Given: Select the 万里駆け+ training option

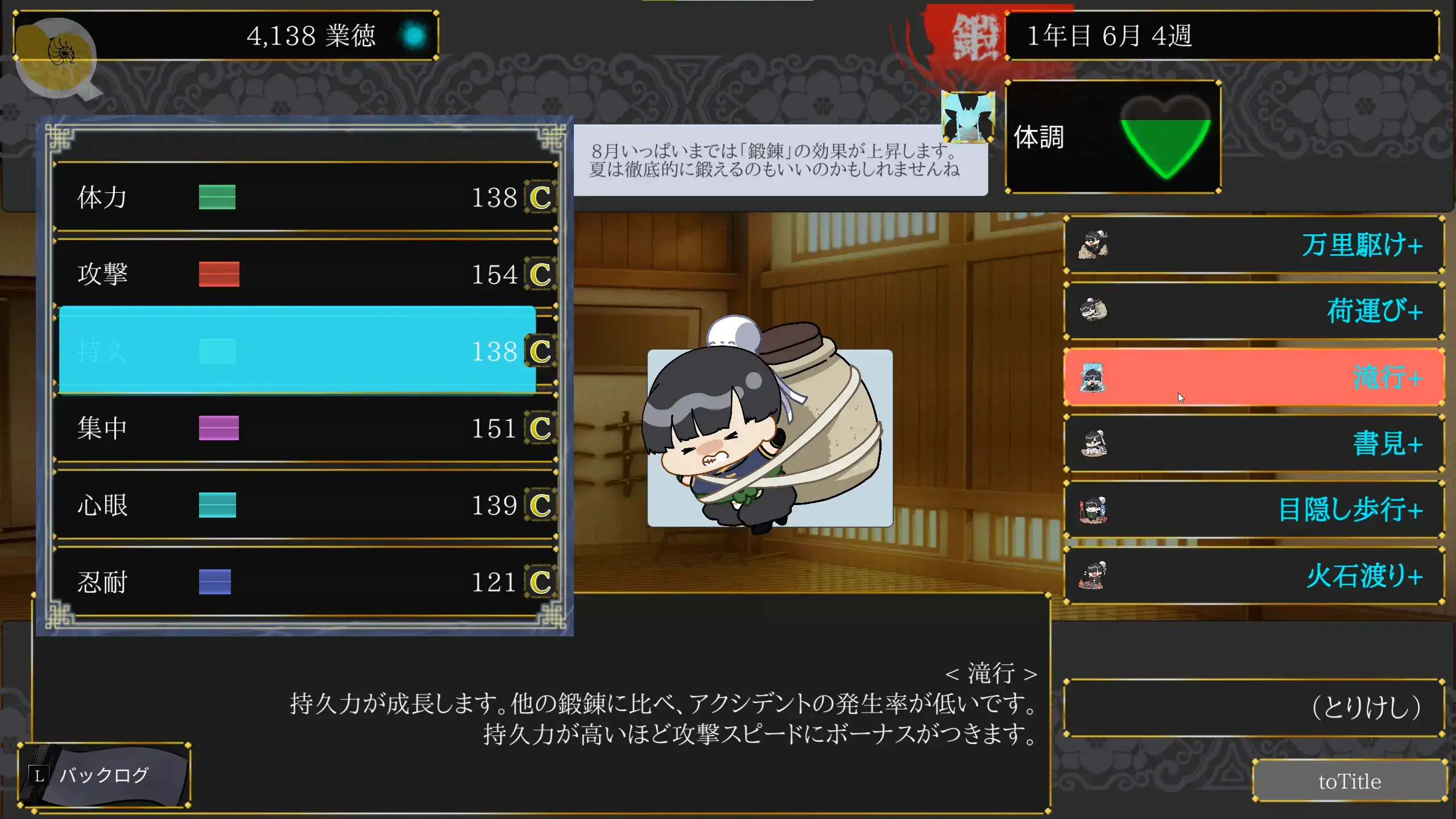Looking at the screenshot, I should pos(1254,245).
